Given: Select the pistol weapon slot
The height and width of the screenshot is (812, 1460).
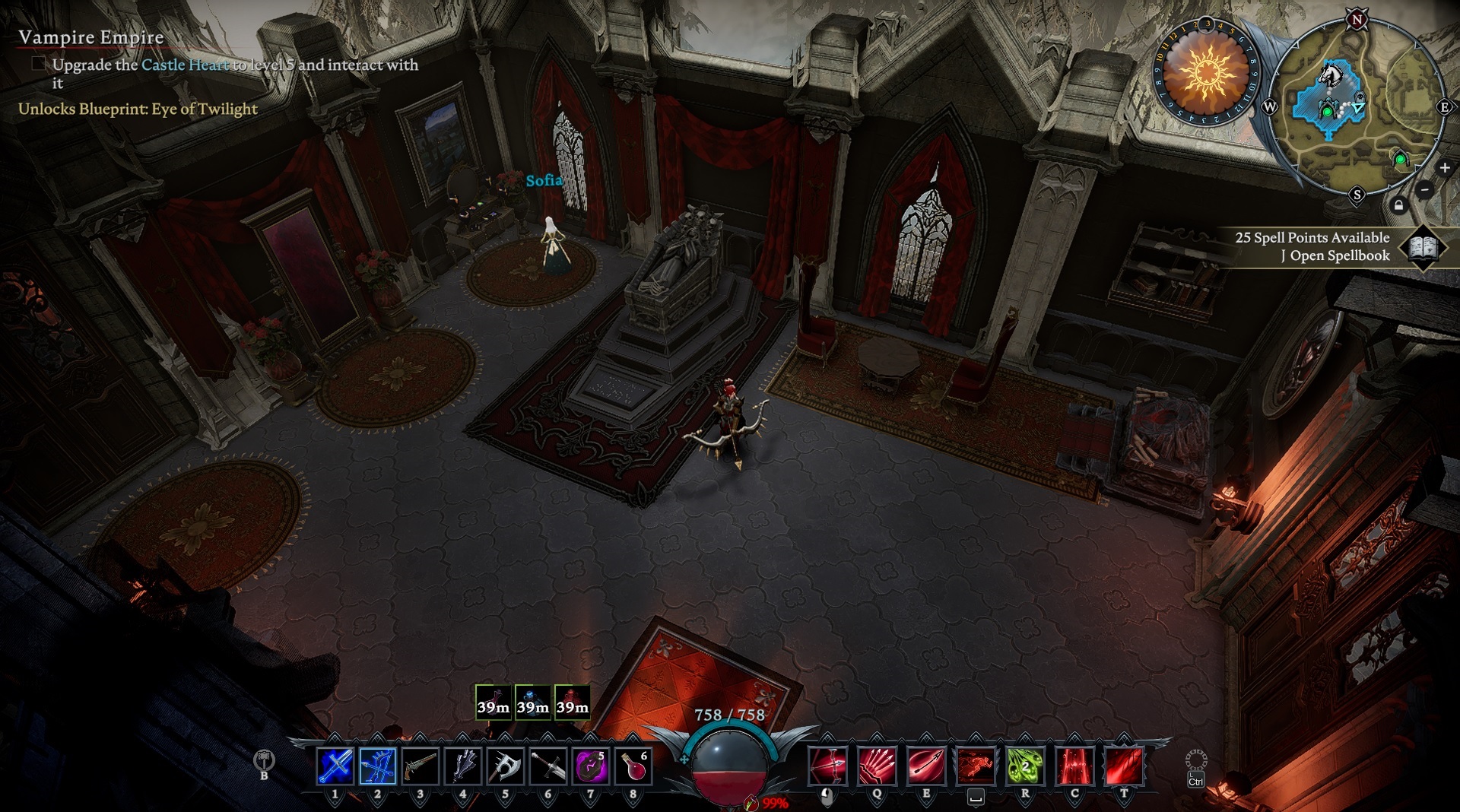Looking at the screenshot, I should [420, 766].
